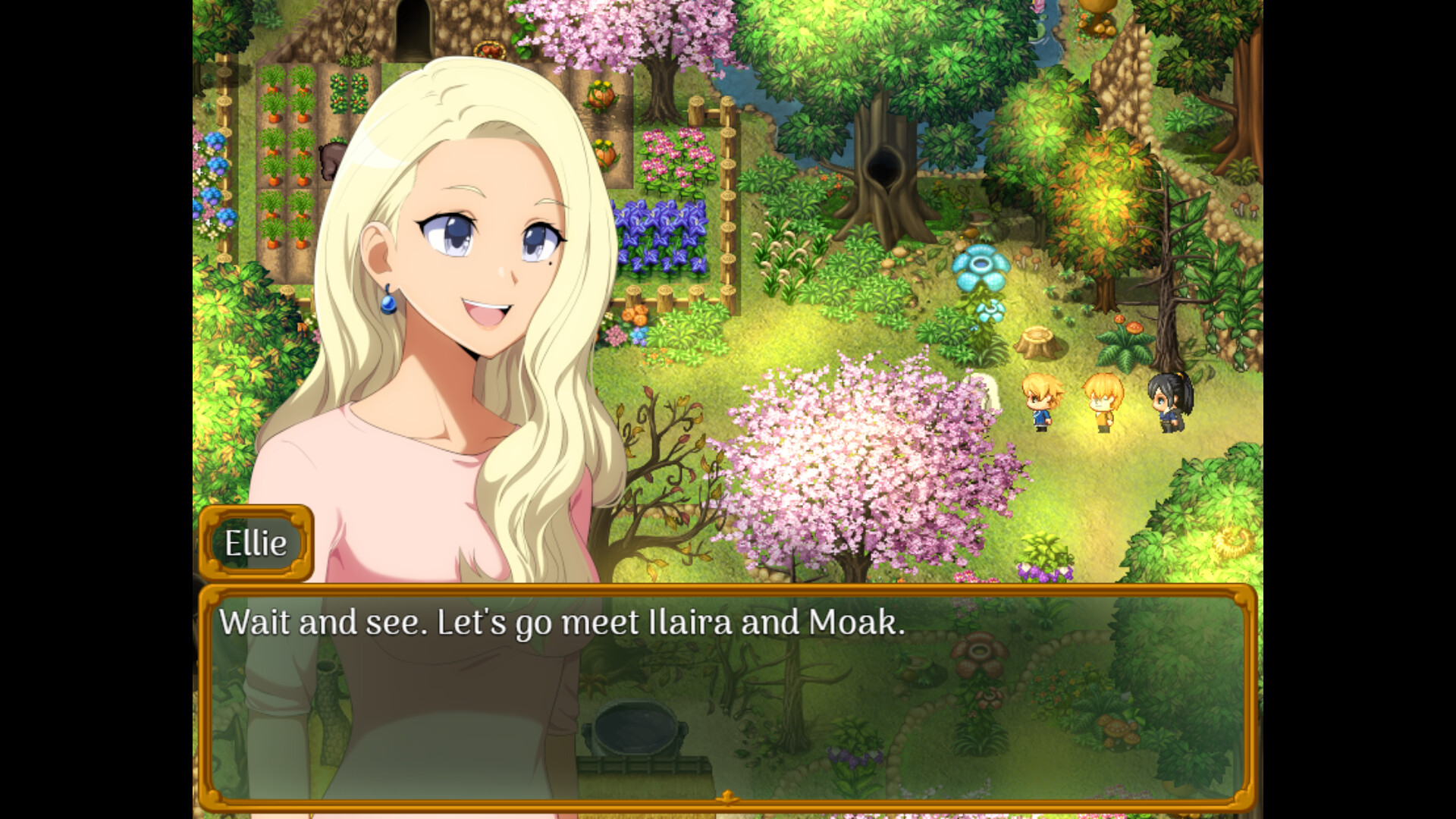Open the Ellie name plate panel

(x=256, y=542)
